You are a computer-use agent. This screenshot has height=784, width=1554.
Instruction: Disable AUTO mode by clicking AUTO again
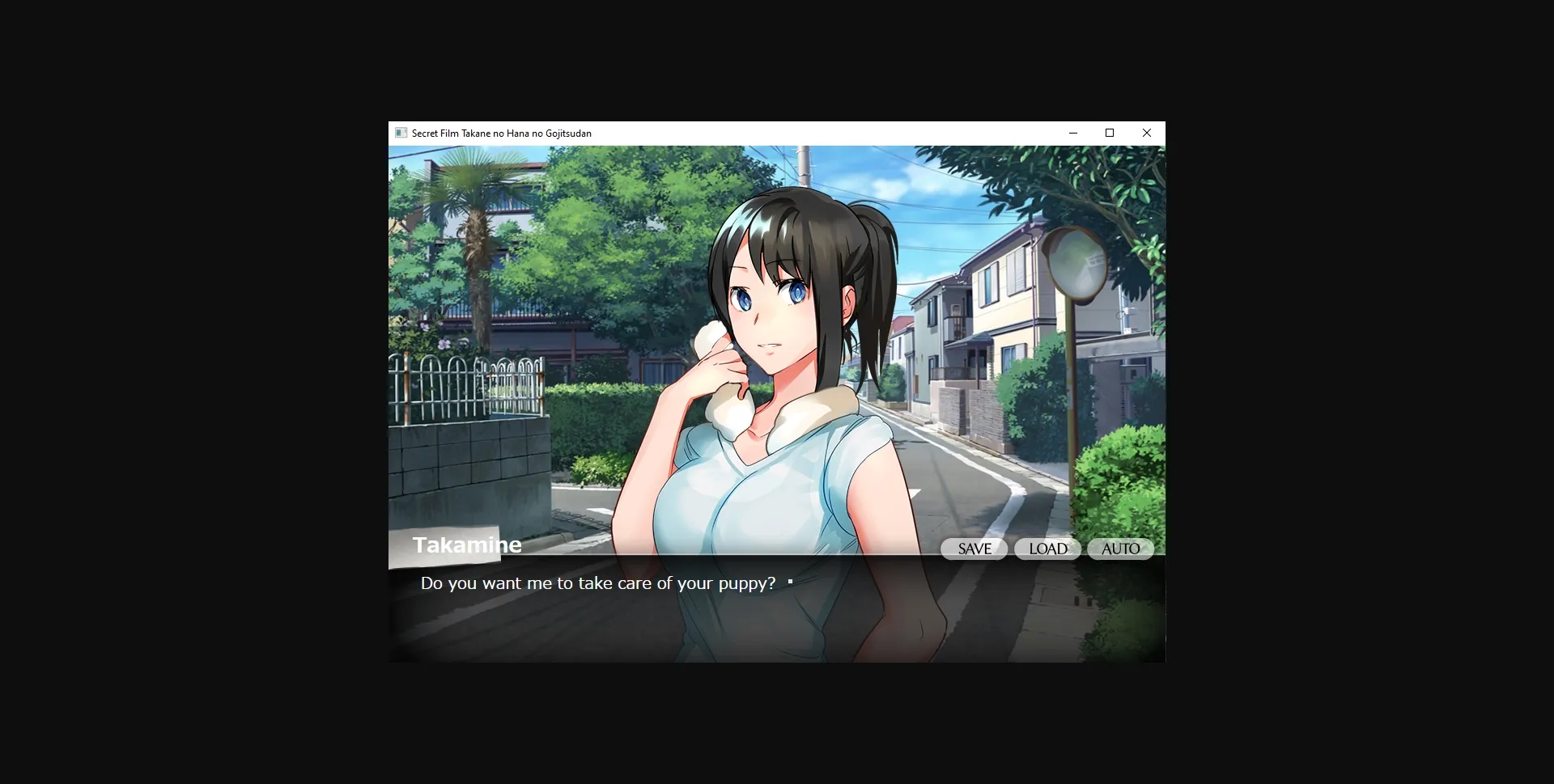tap(1120, 549)
